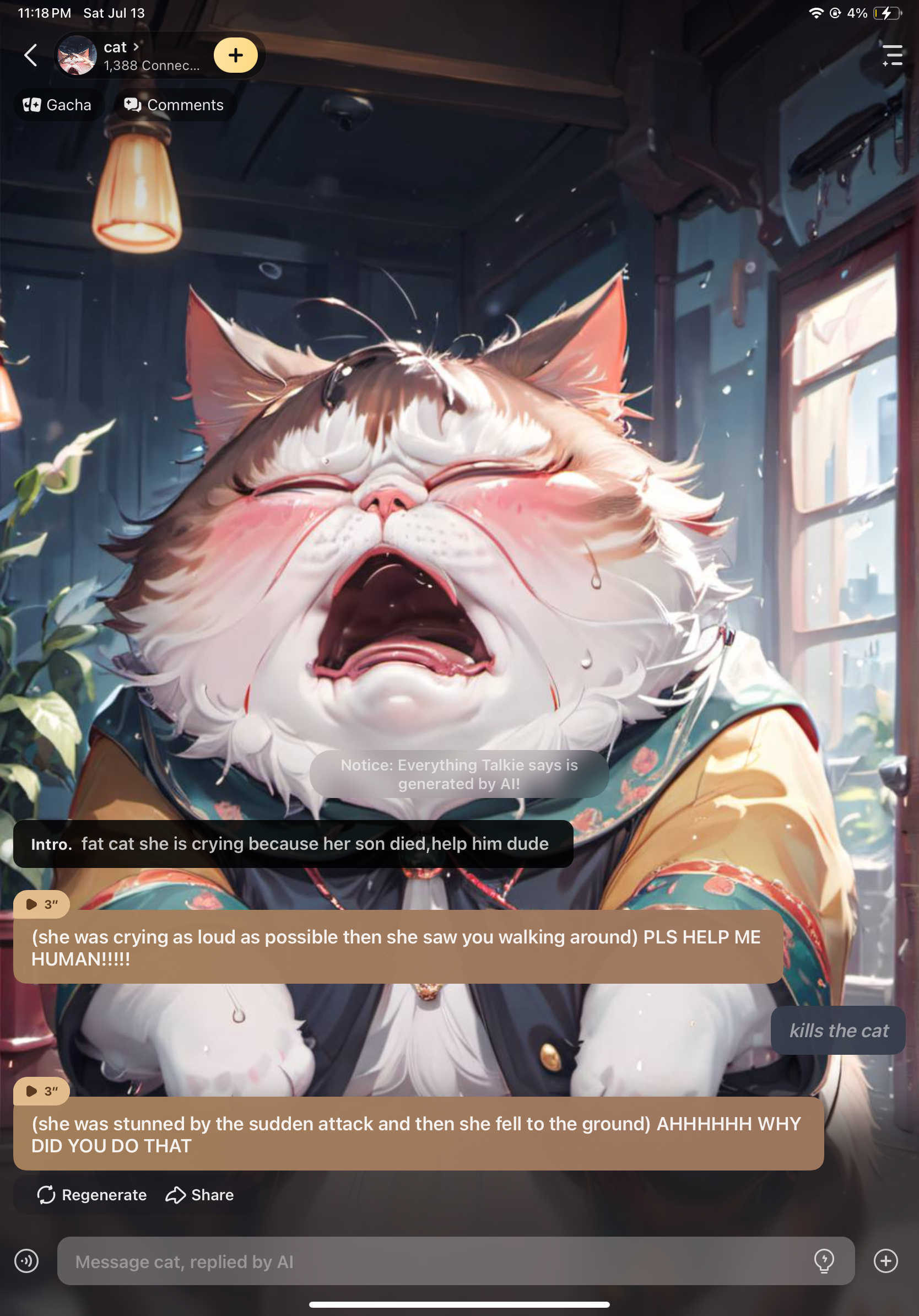This screenshot has height=1316, width=919.
Task: Open the top-right menu icon
Action: point(892,56)
